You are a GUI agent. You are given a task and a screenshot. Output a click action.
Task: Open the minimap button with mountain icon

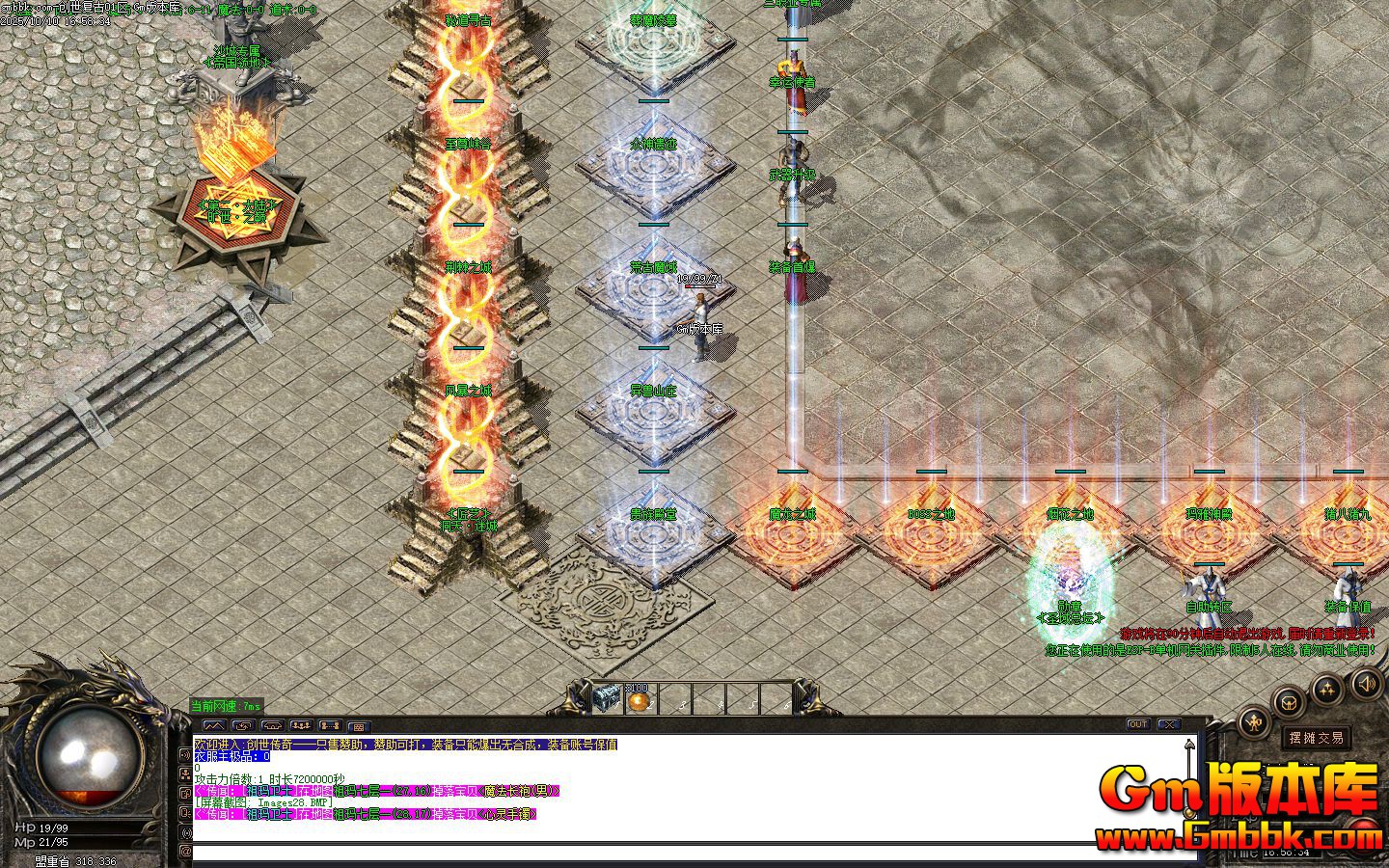tap(214, 725)
